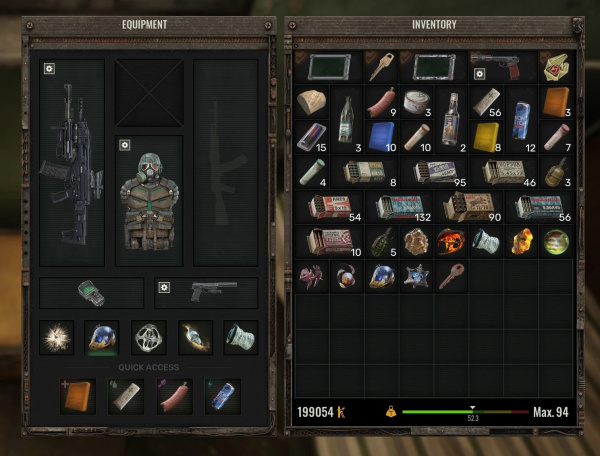
Task: Select the equipped detector device slot
Action: [x=91, y=293]
